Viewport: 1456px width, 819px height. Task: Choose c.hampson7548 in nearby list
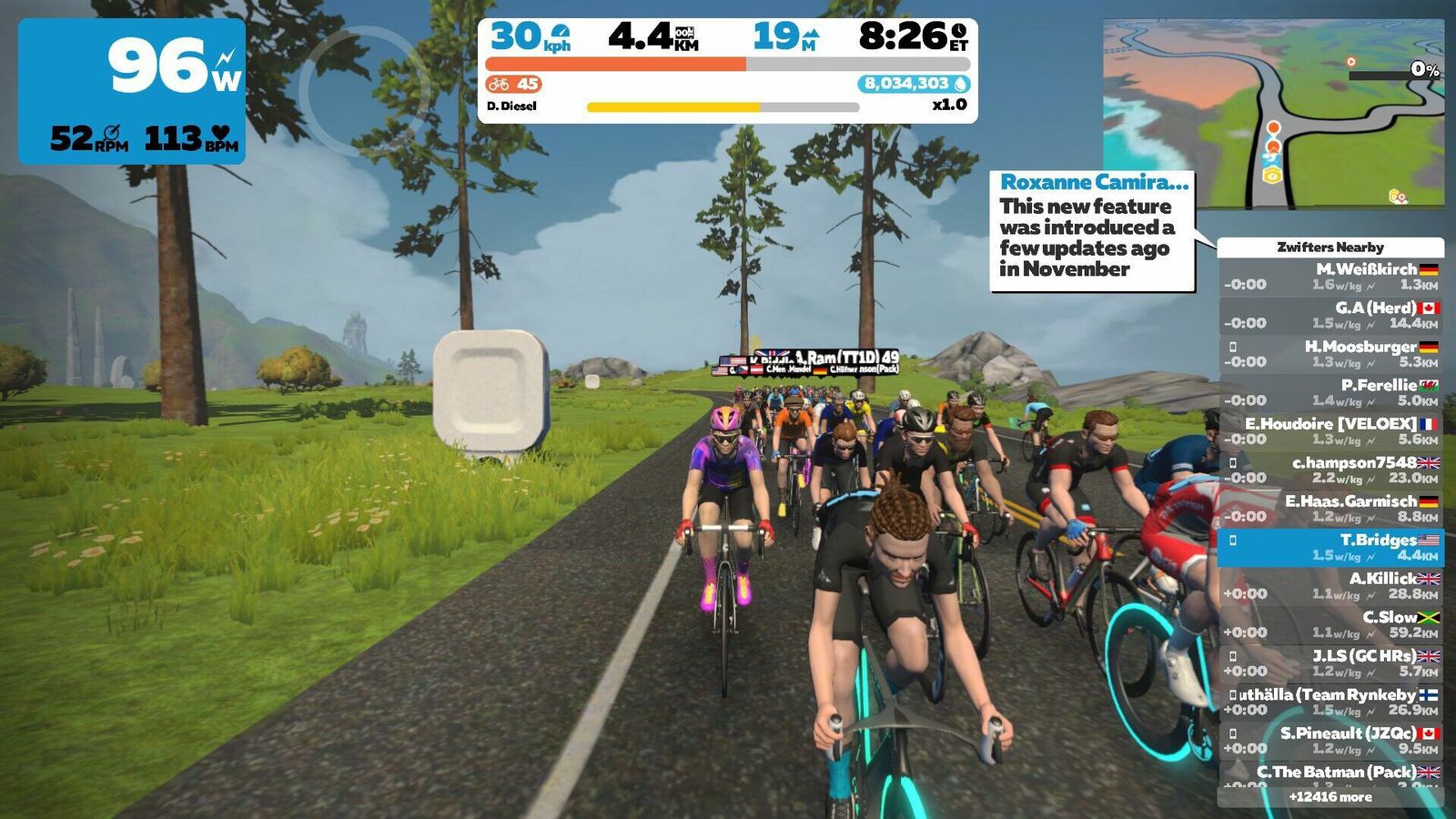1330,470
